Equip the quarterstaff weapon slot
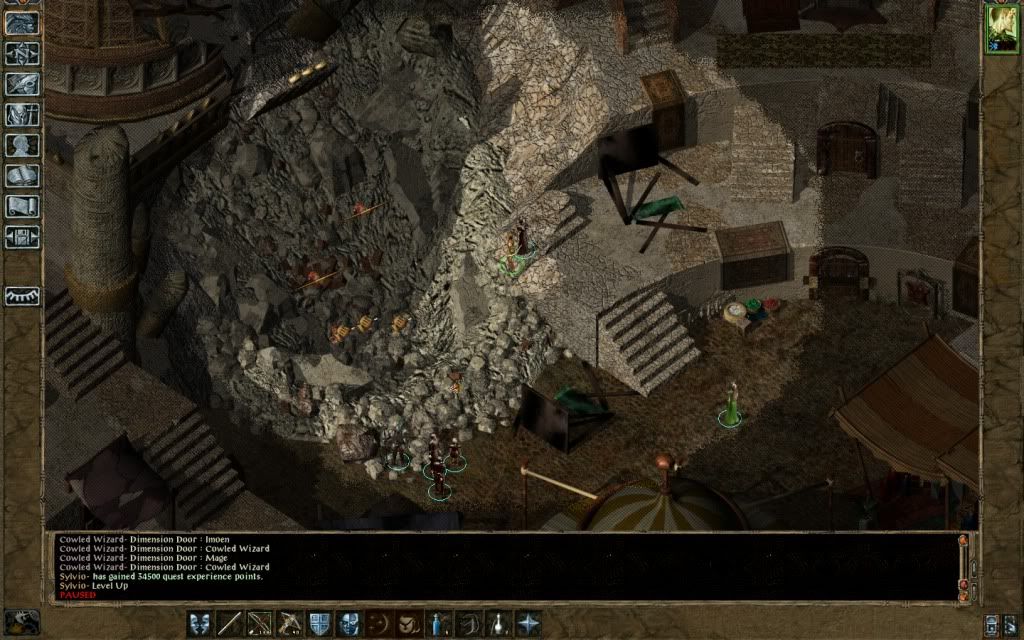 (x=230, y=622)
